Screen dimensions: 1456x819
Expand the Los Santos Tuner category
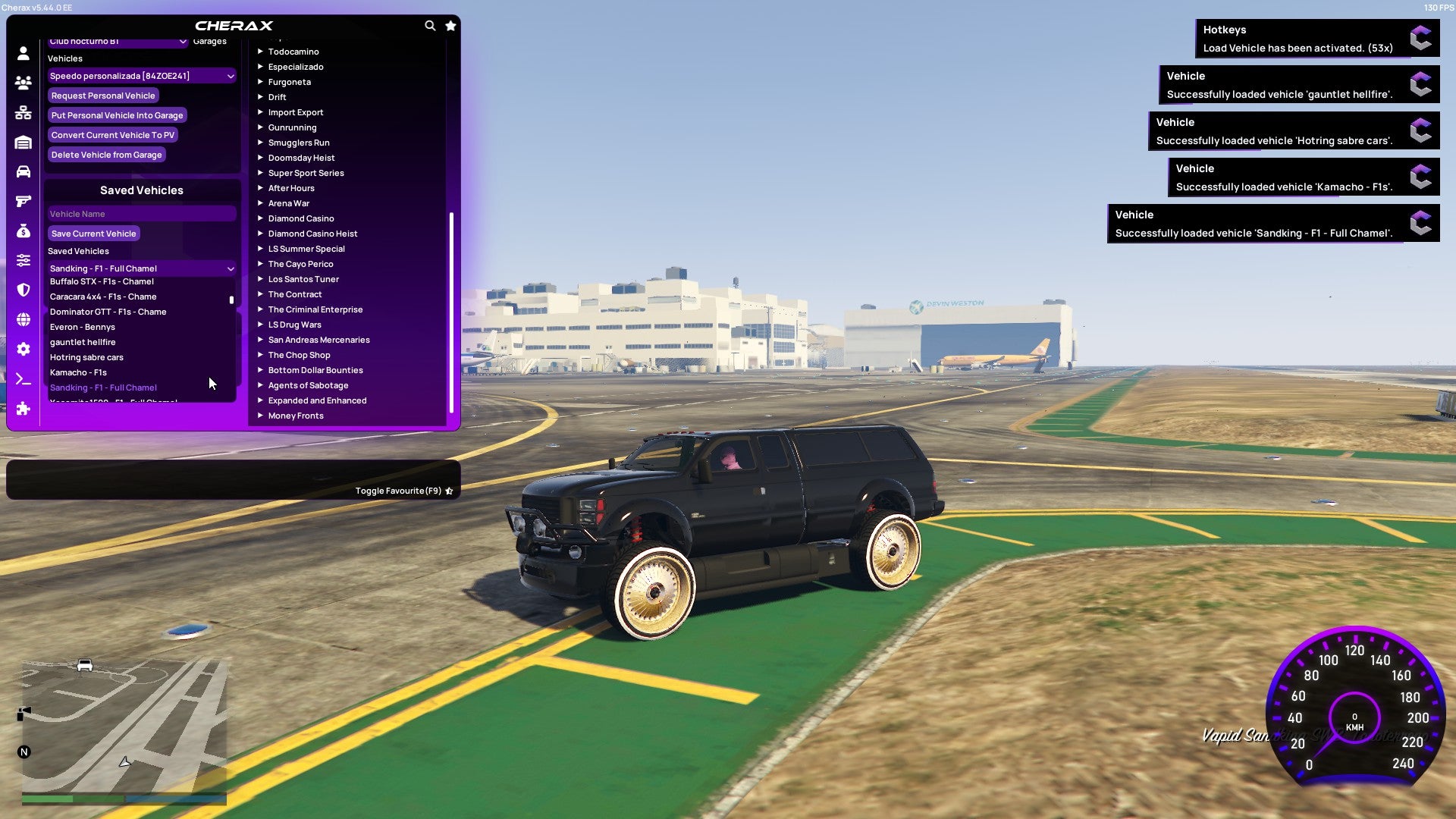303,278
